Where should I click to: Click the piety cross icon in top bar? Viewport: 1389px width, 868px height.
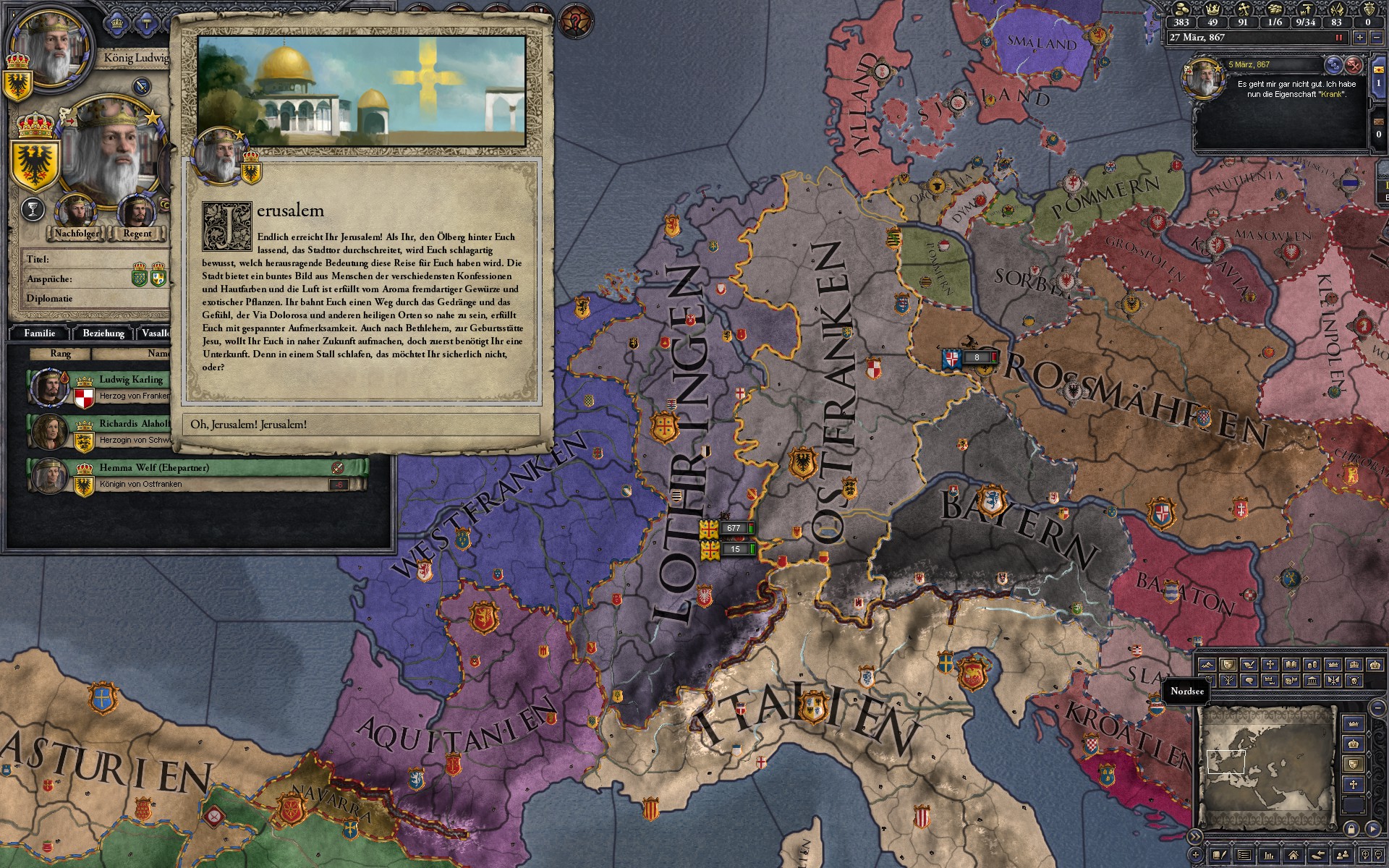tap(1244, 9)
